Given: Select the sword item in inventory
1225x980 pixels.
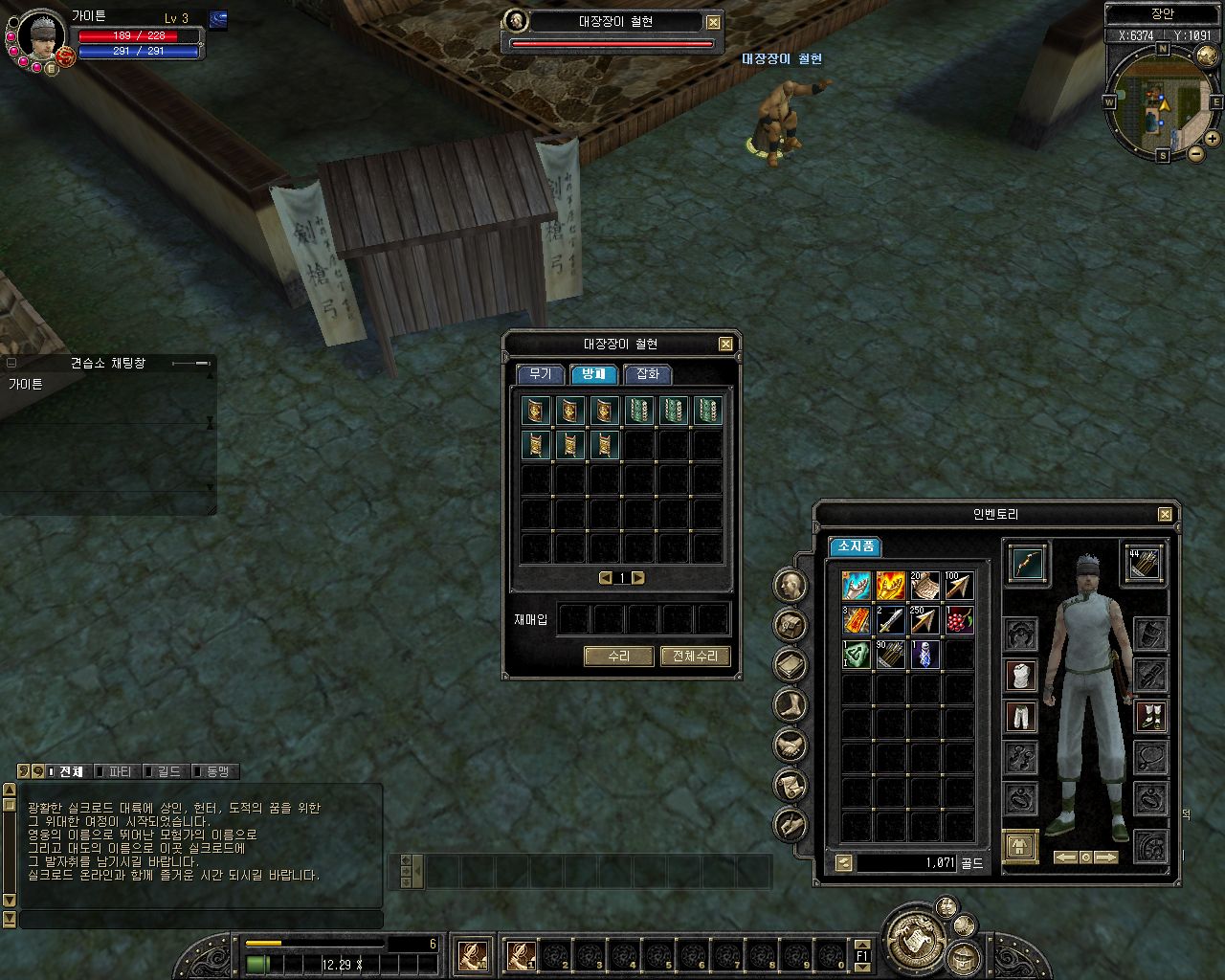Looking at the screenshot, I should (x=890, y=620).
